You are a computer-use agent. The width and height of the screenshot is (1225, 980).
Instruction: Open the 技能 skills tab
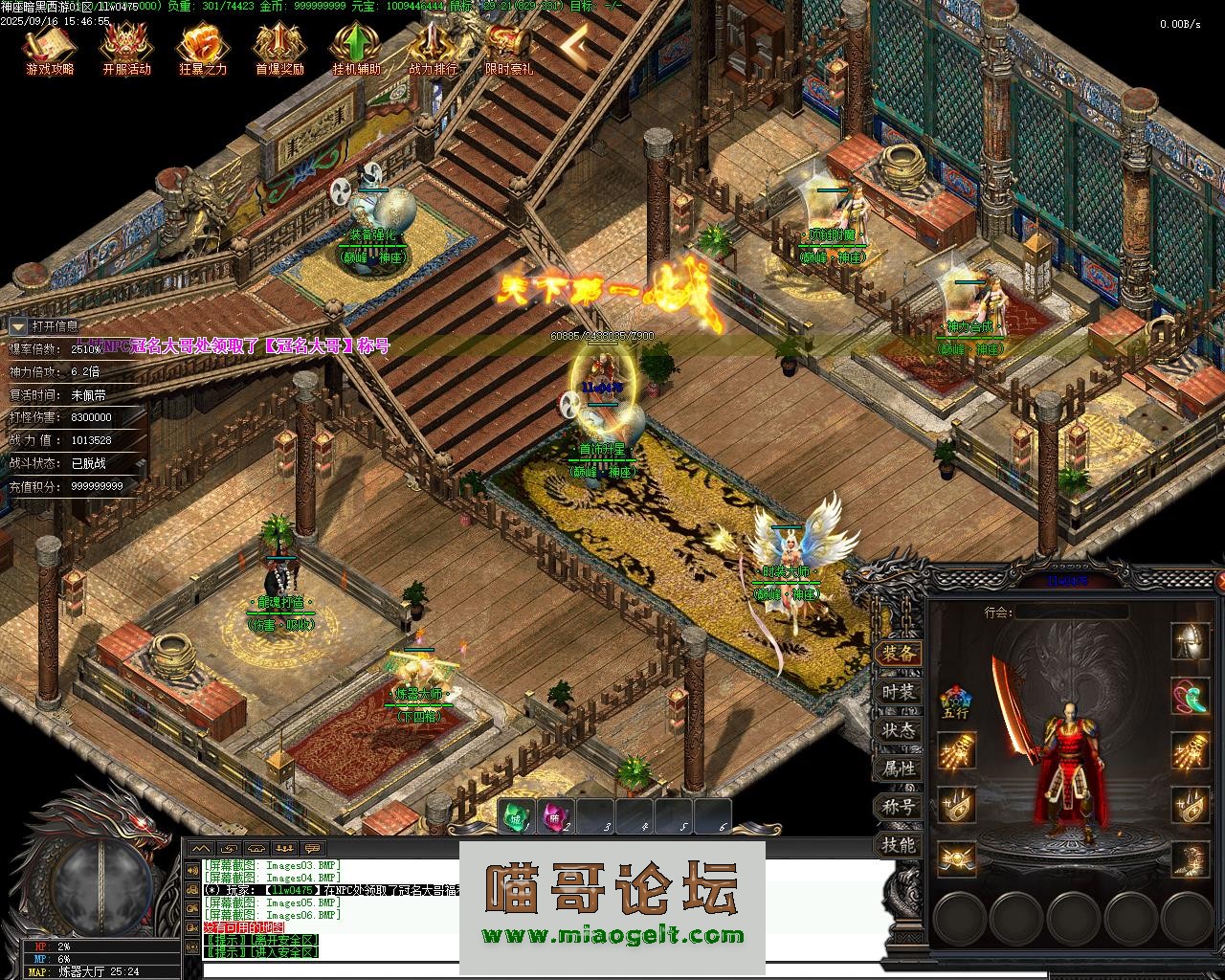[x=899, y=845]
